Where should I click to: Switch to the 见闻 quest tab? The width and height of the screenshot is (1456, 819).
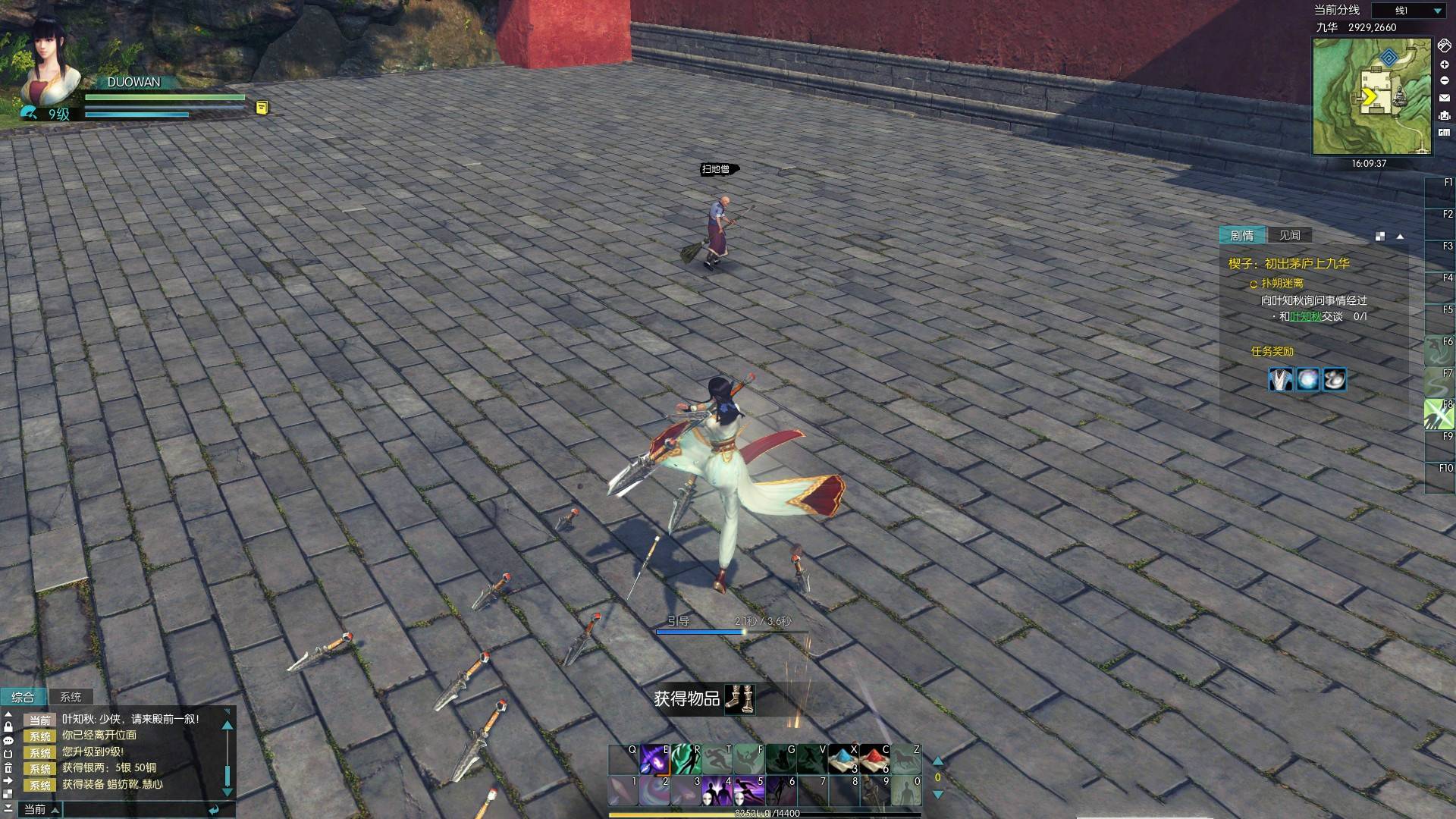1289,235
